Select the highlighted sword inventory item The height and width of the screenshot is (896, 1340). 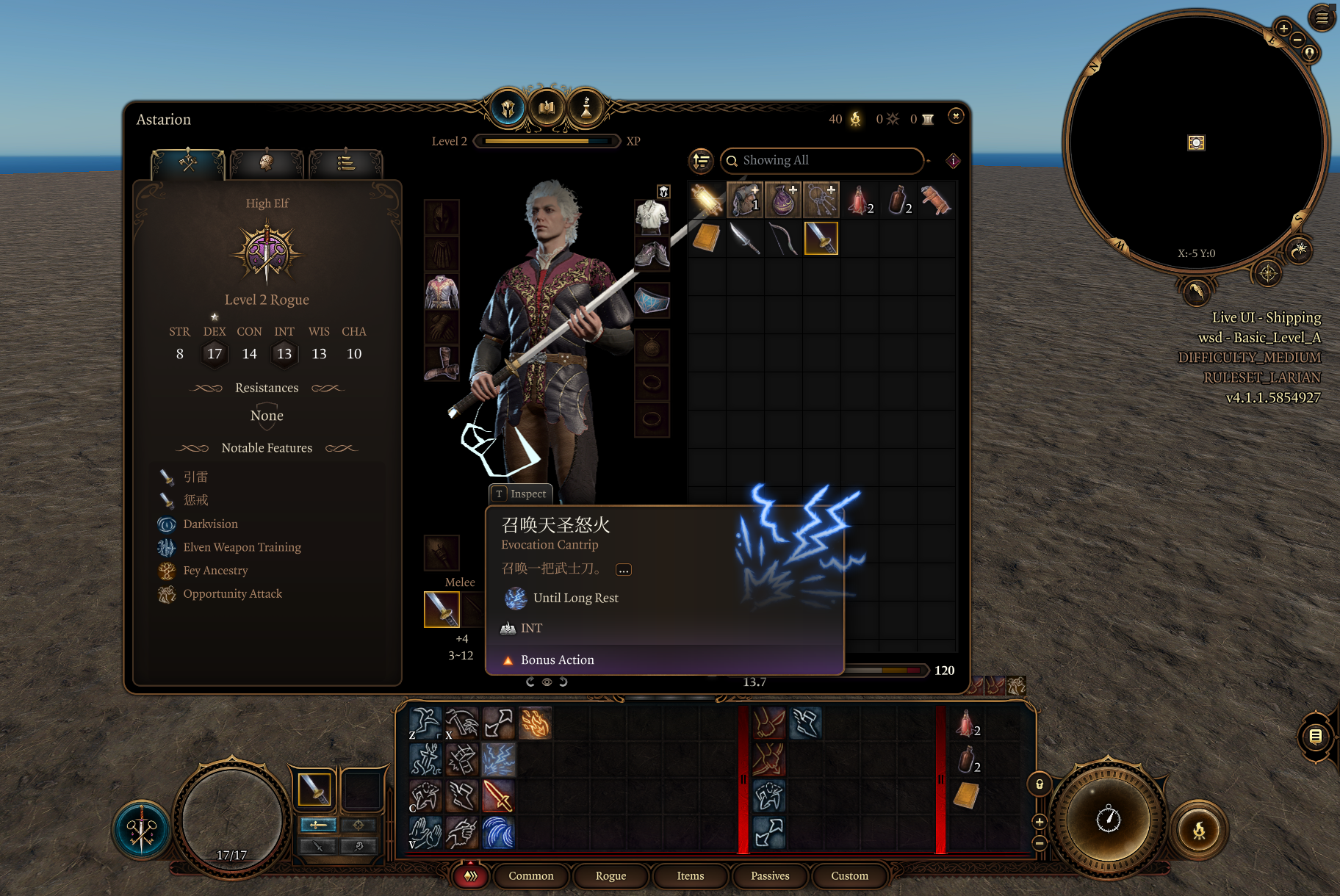821,238
